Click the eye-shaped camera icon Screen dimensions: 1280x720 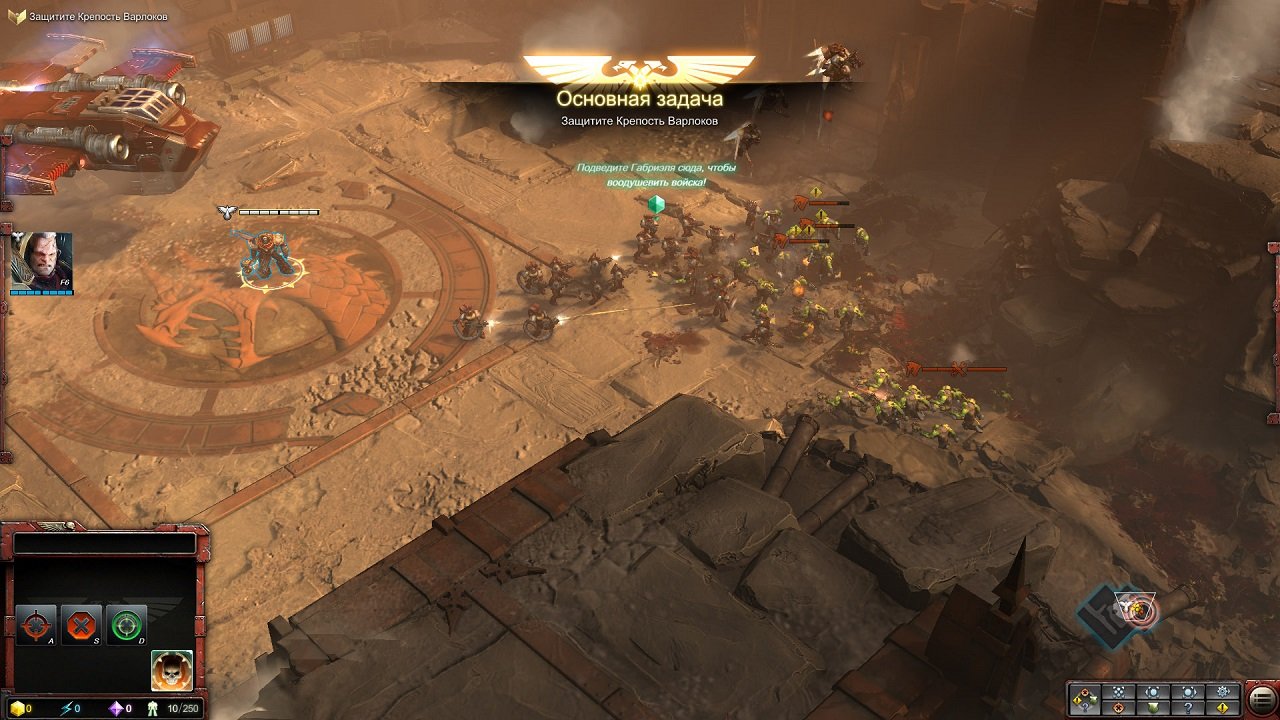coord(1153,691)
